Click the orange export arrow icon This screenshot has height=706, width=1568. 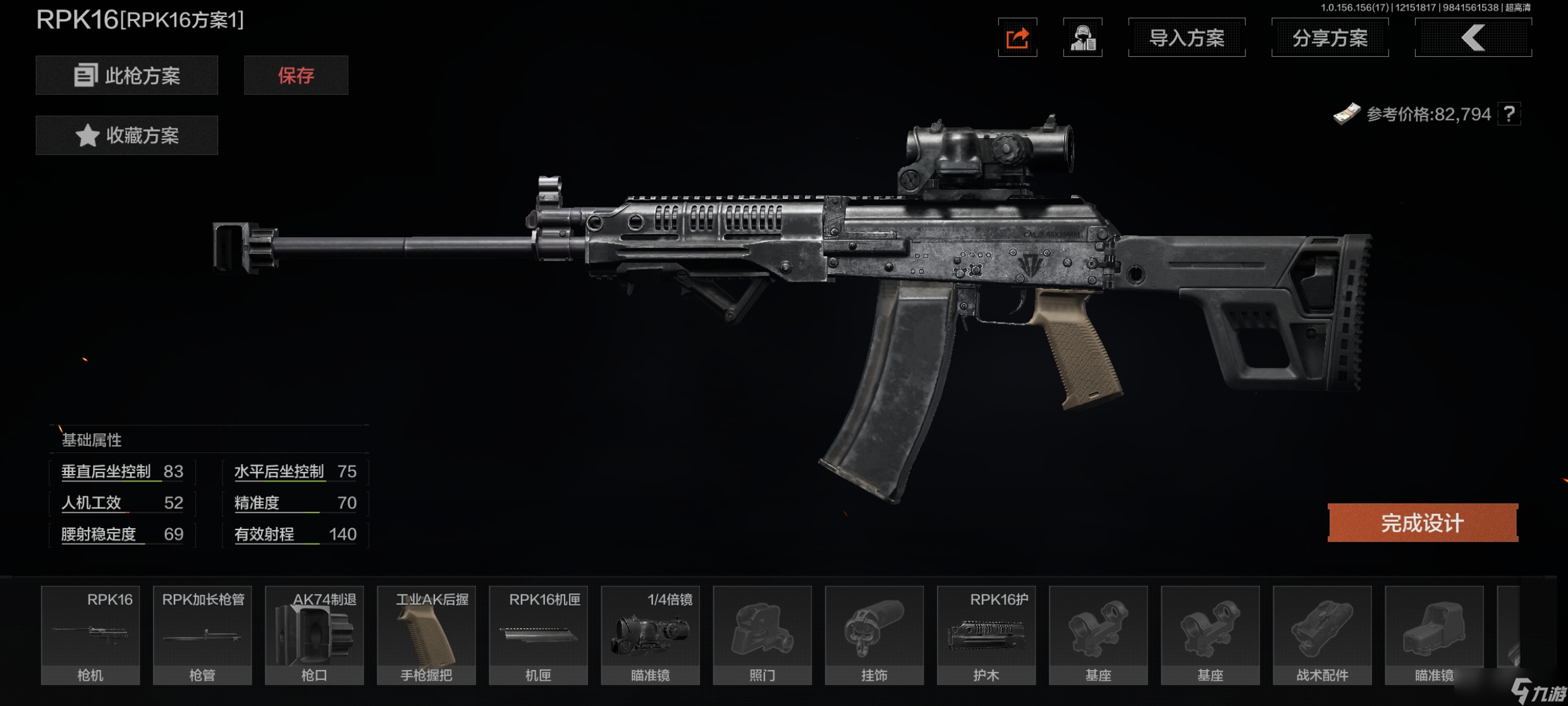pos(1017,38)
